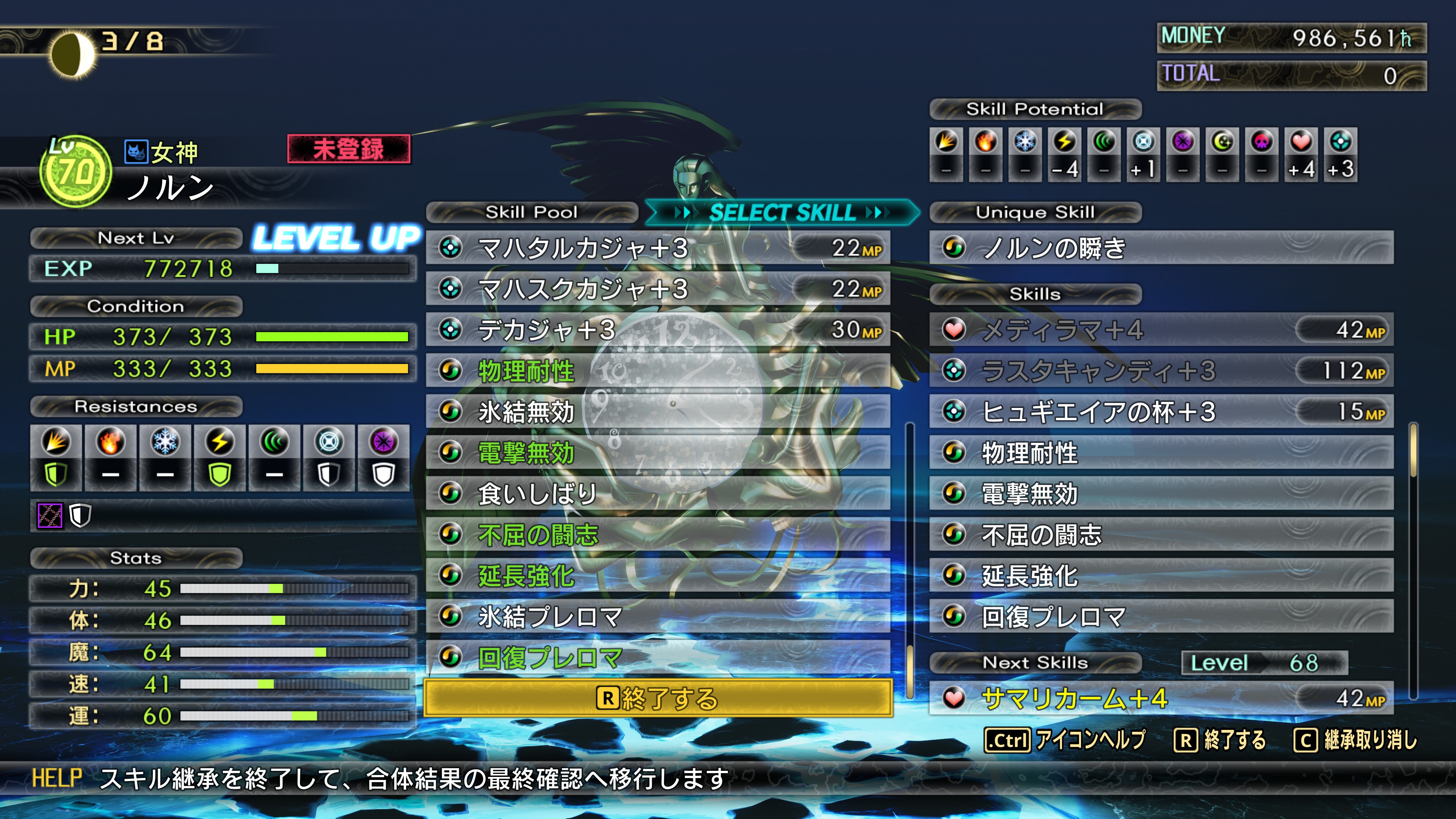
Task: Select ラスタキャンディ+3 in the Skills list
Action: 1161,371
